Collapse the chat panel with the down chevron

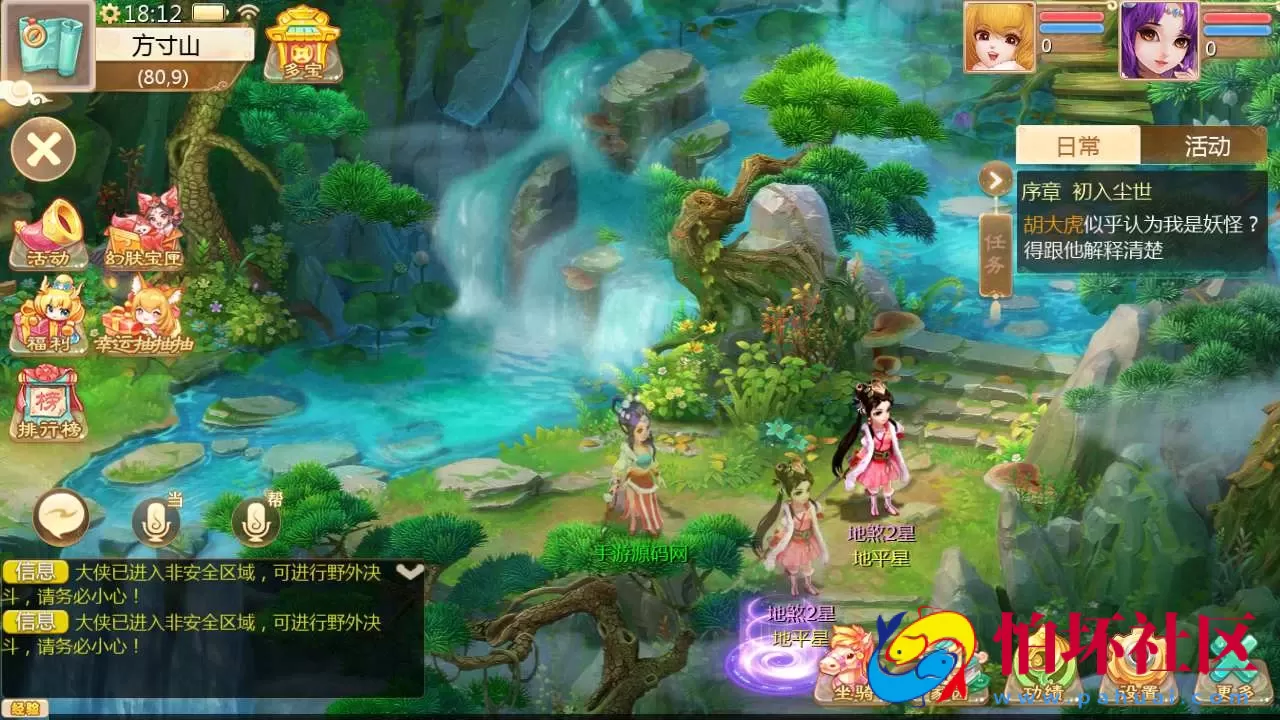408,570
